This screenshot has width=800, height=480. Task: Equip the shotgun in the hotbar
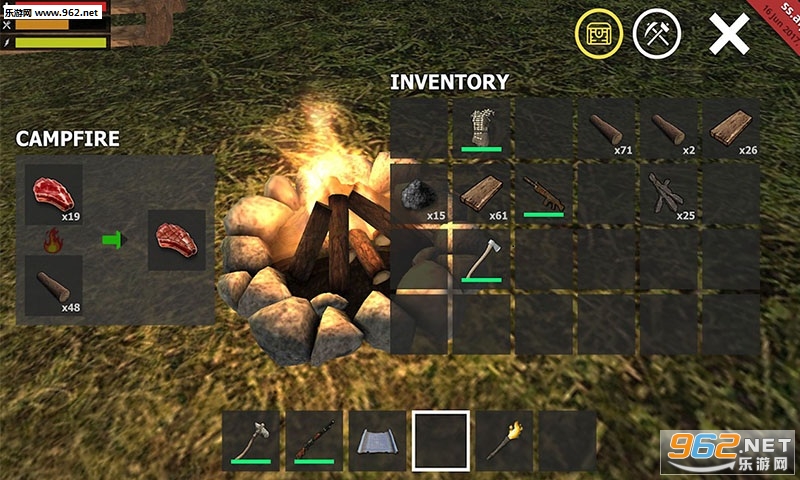(x=314, y=441)
